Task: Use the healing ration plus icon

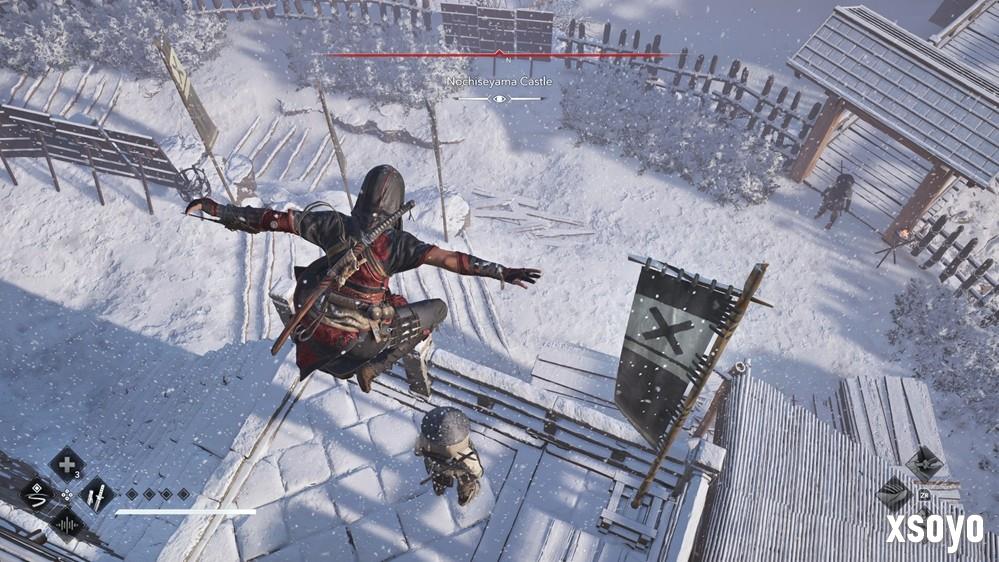Action: 67,463
